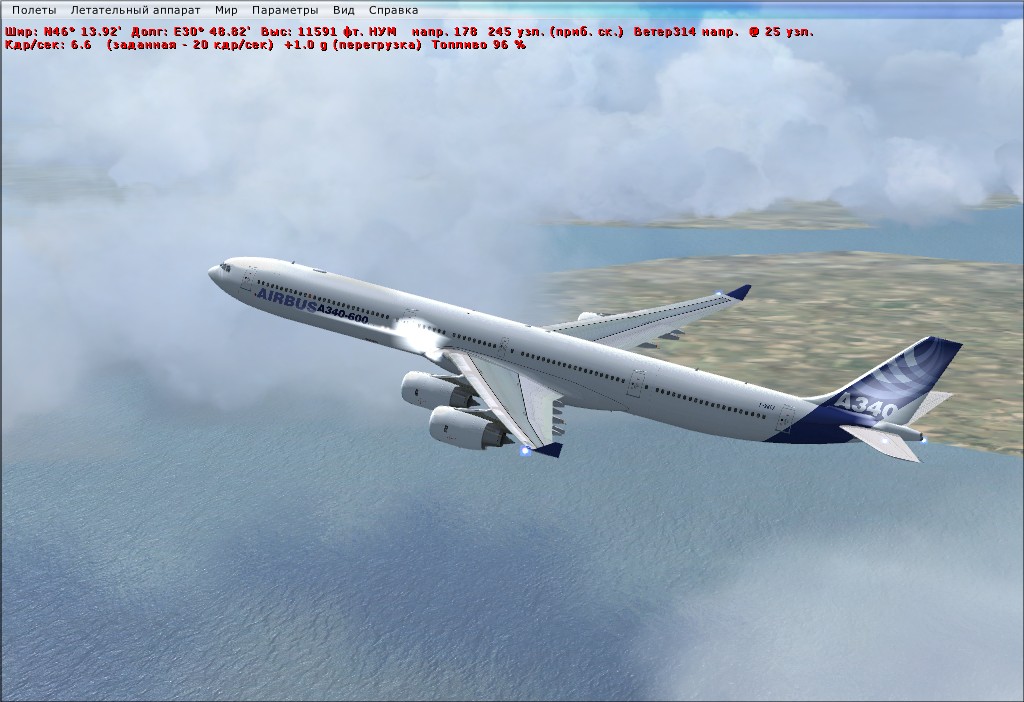Open the Полеты menu
Screen dimensions: 1024x702
(35, 9)
